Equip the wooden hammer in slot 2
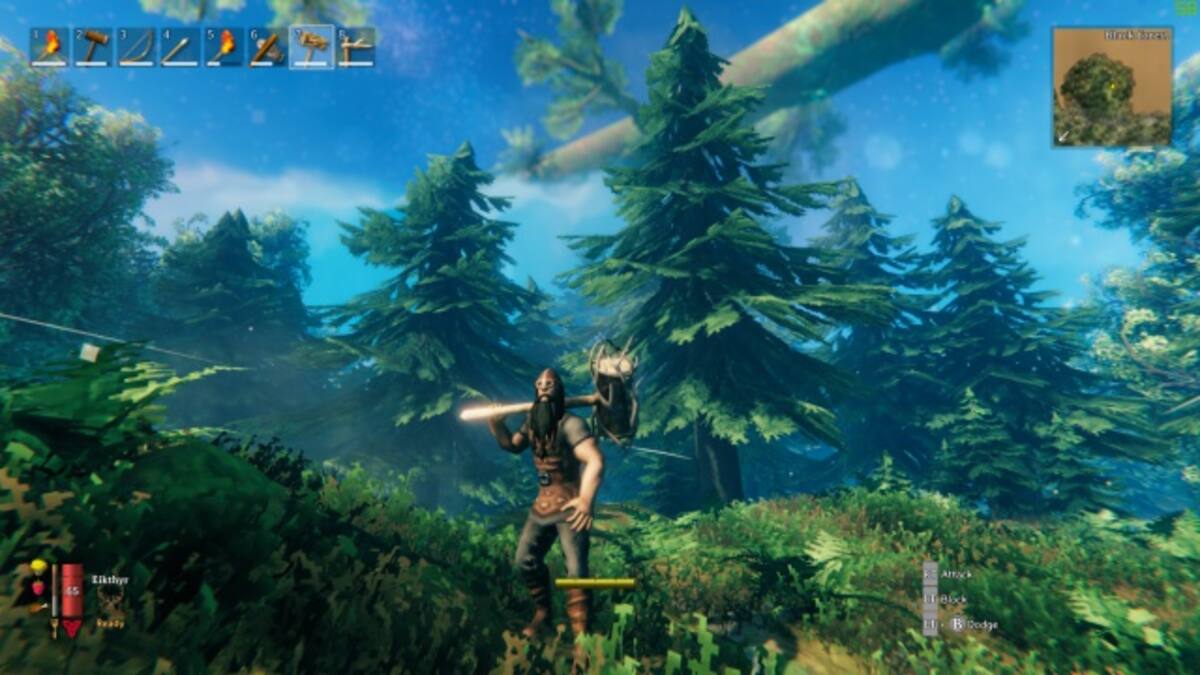This screenshot has height=675, width=1200. (93, 47)
